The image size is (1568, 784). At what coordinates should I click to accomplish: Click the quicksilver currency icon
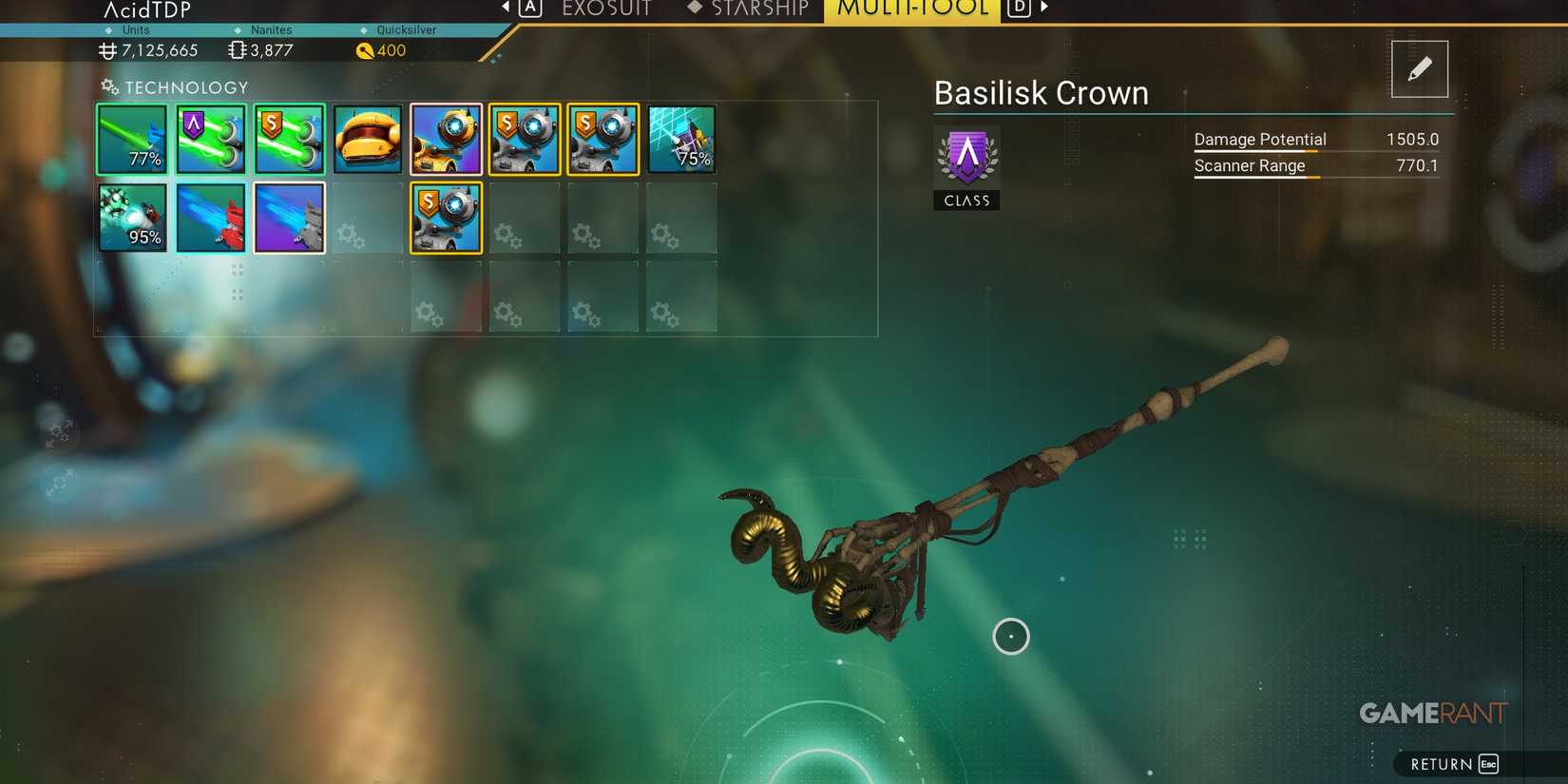click(366, 50)
